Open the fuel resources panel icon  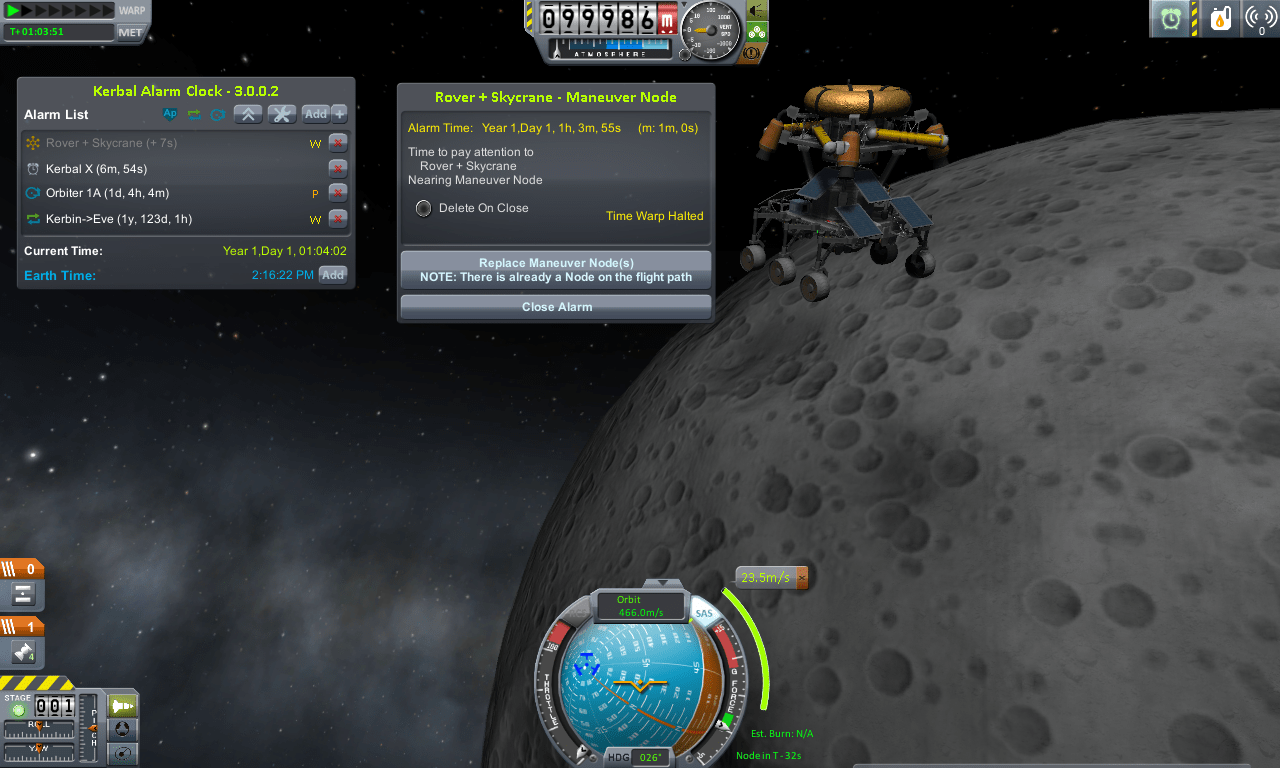[1220, 18]
